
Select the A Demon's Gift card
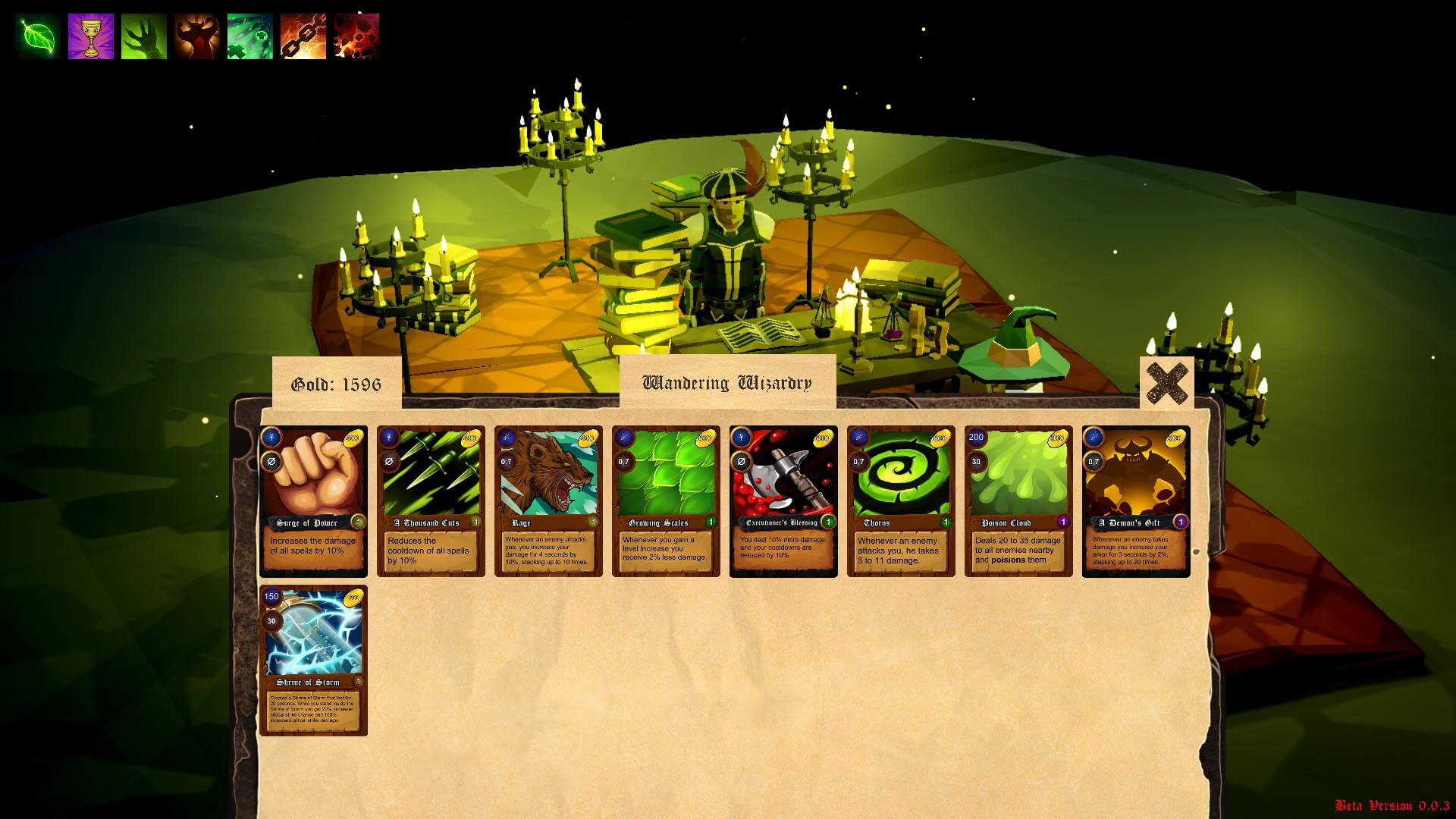coord(1136,501)
